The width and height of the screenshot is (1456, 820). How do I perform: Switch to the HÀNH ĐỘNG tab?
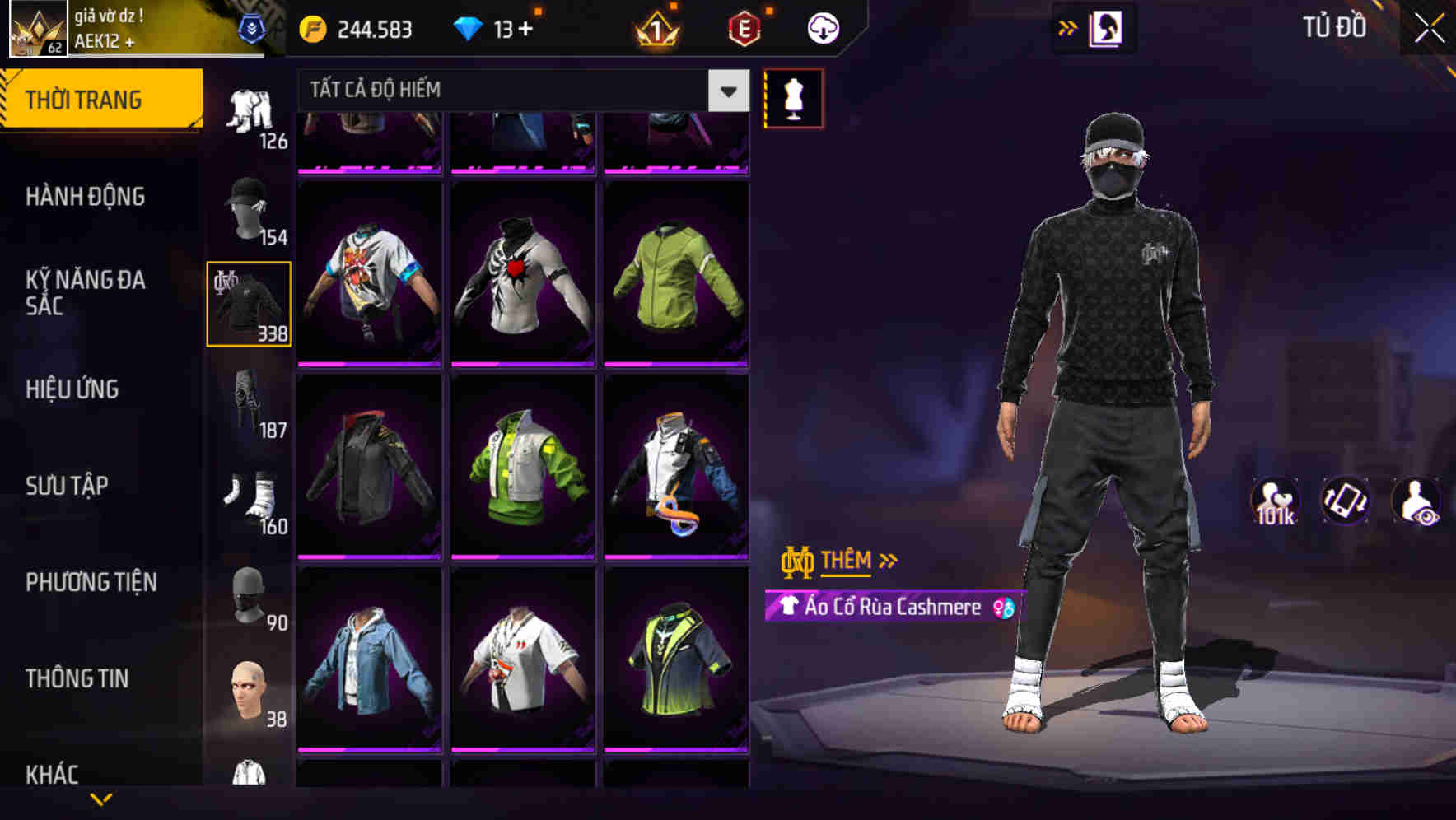[86, 196]
